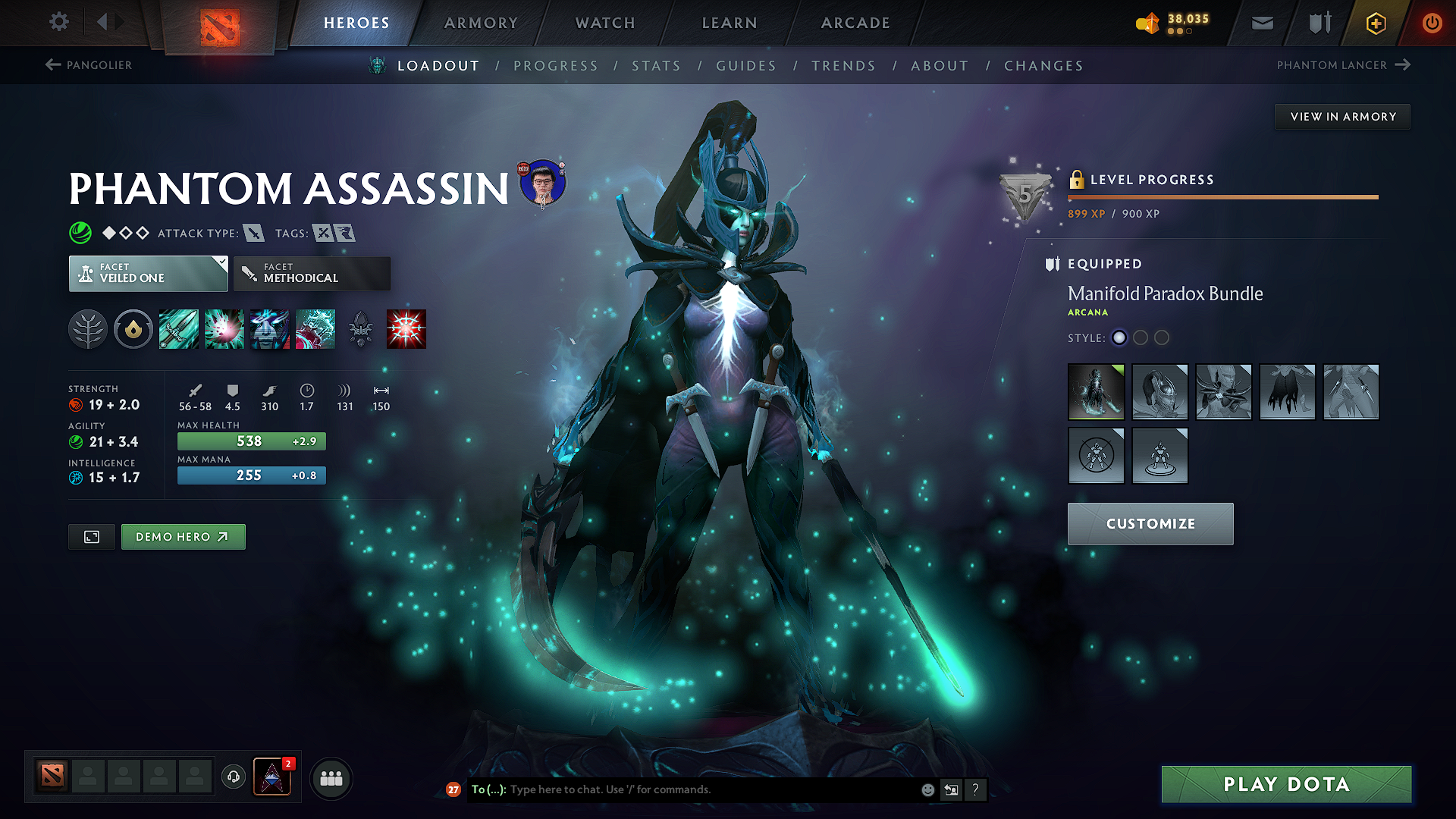This screenshot has height=819, width=1456.
Task: Open the mail envelope notifications icon
Action: (1261, 22)
